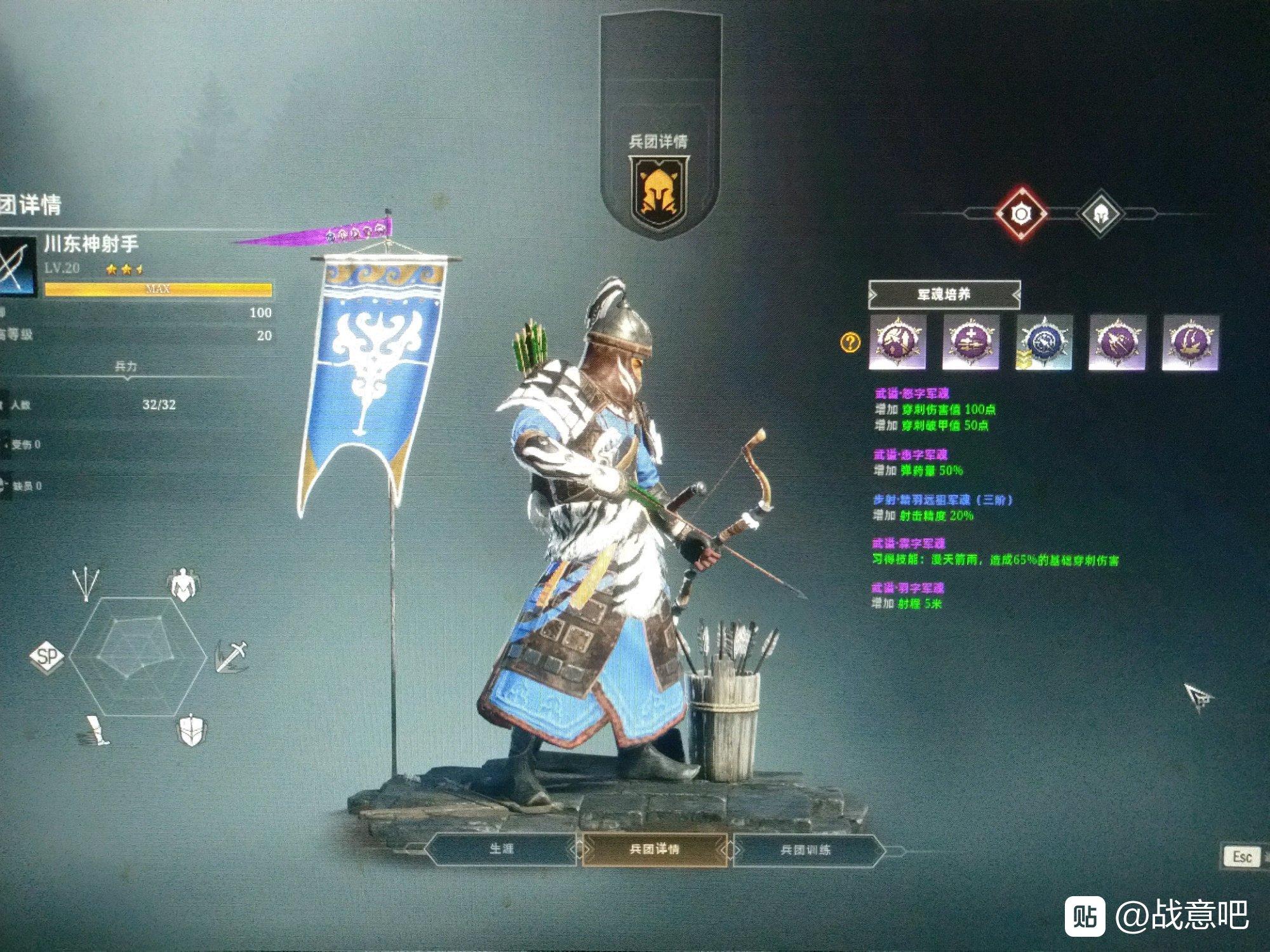The height and width of the screenshot is (952, 1270).
Task: Switch to the 生涯 tab
Action: 501,849
